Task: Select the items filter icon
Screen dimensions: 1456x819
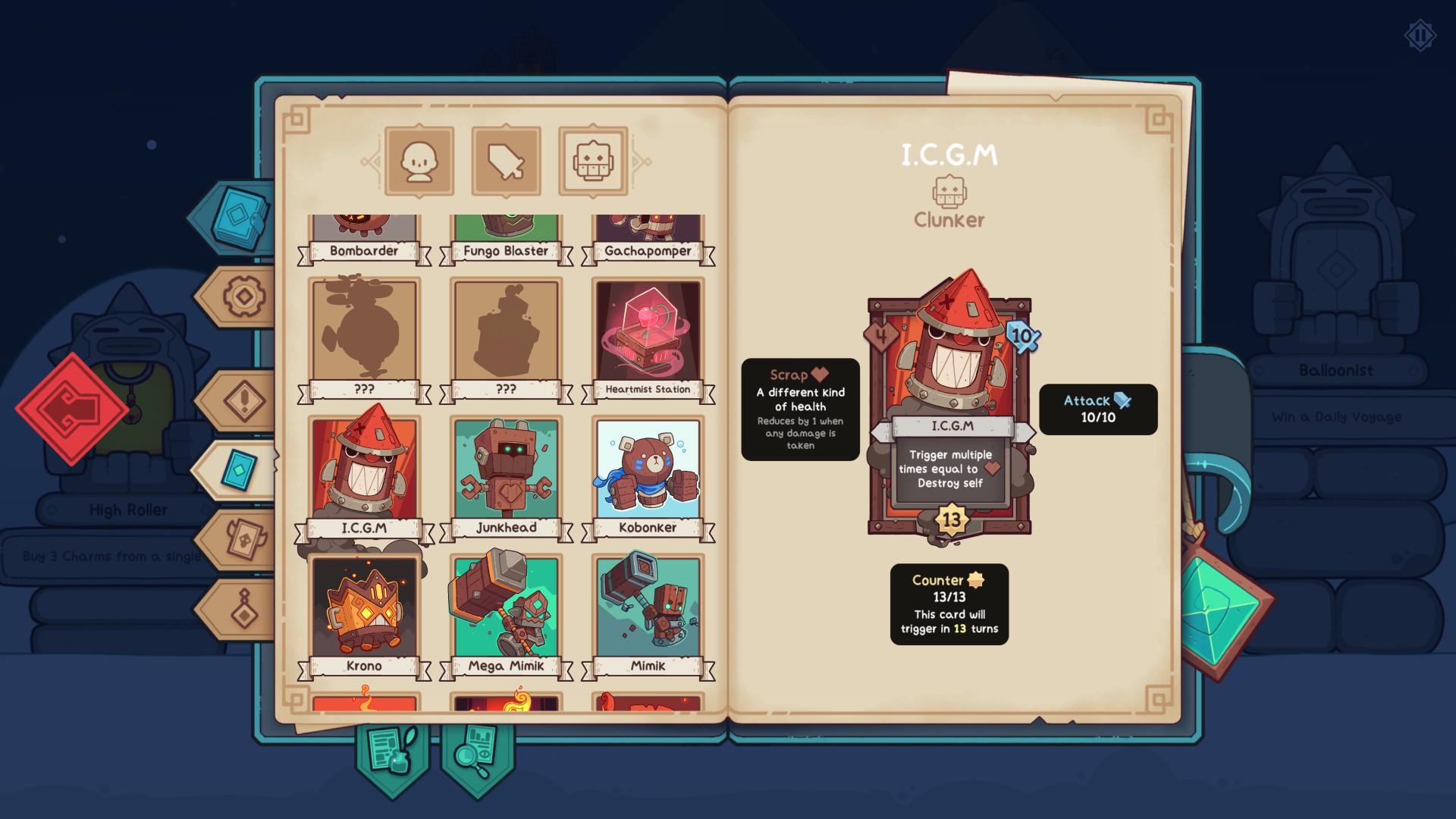Action: (506, 160)
